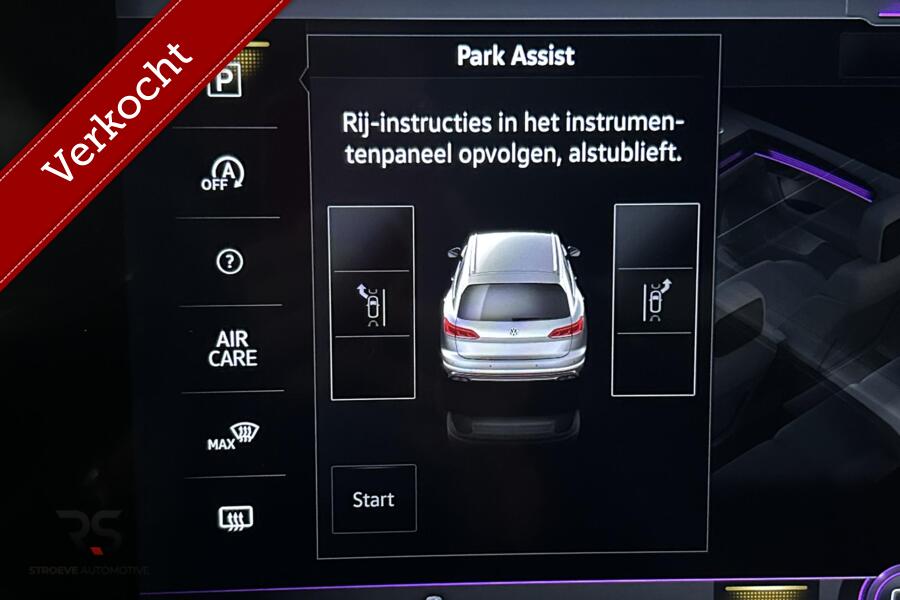Turn on MAX windshield defrost
This screenshot has width=900, height=600.
[233, 437]
